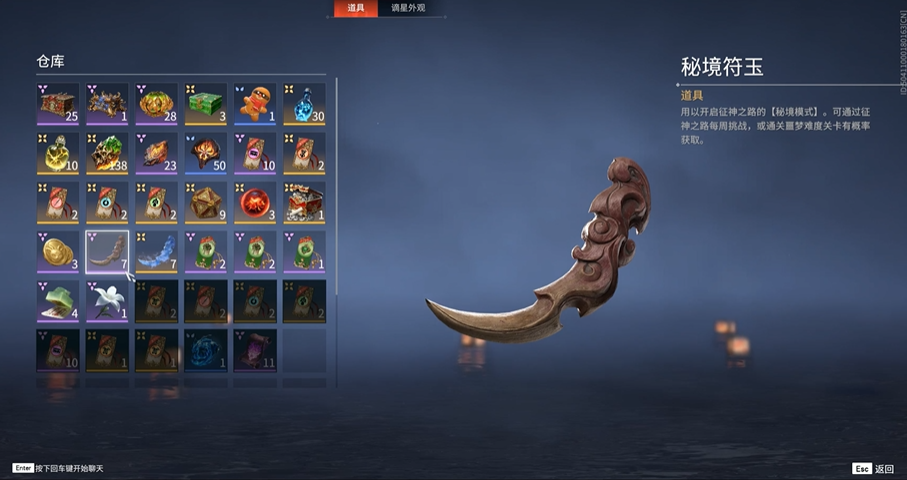This screenshot has height=480, width=907.
Task: Select the pumpkin item slot
Action: coord(156,103)
